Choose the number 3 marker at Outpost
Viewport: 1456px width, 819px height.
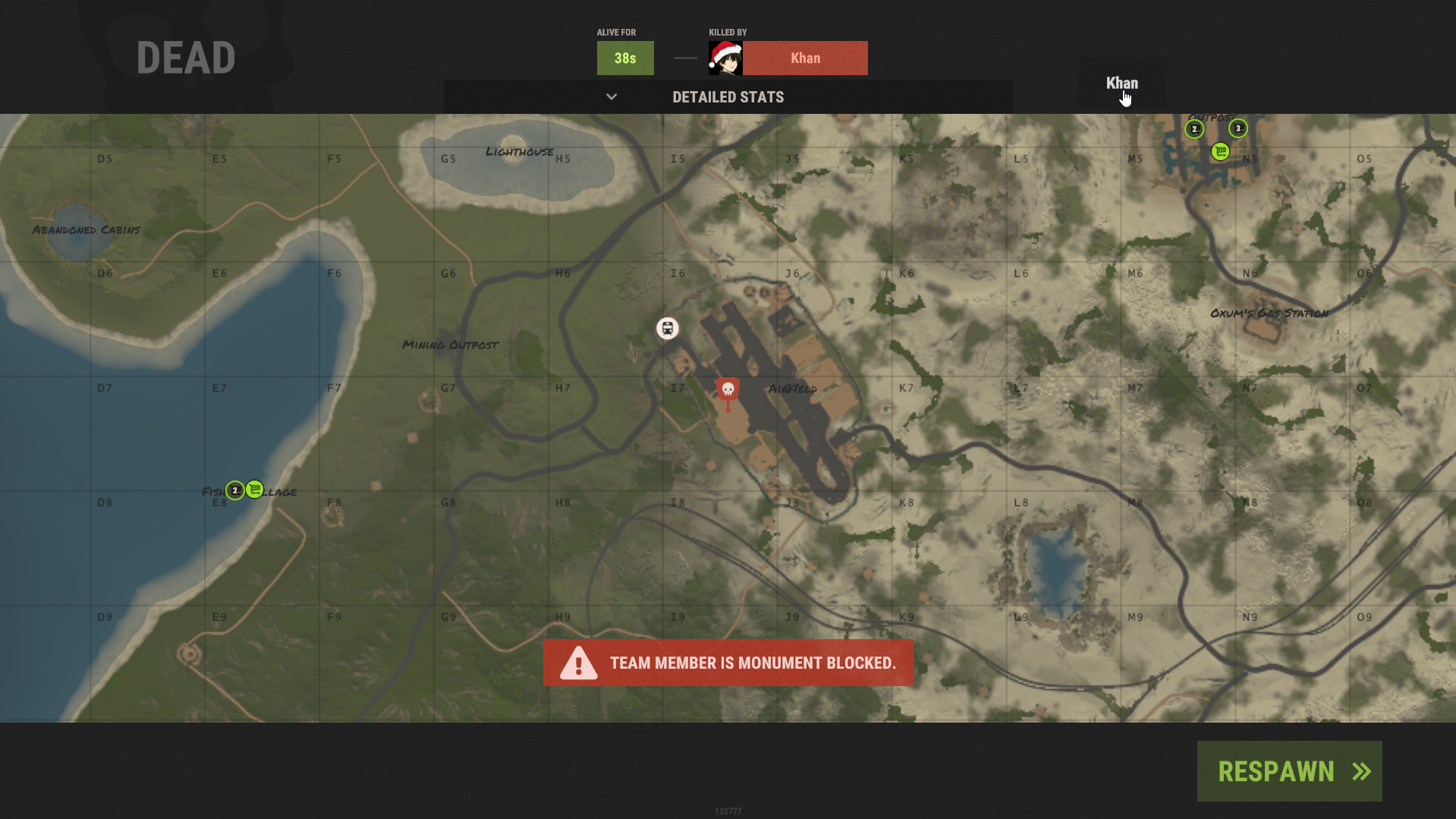(x=1238, y=128)
